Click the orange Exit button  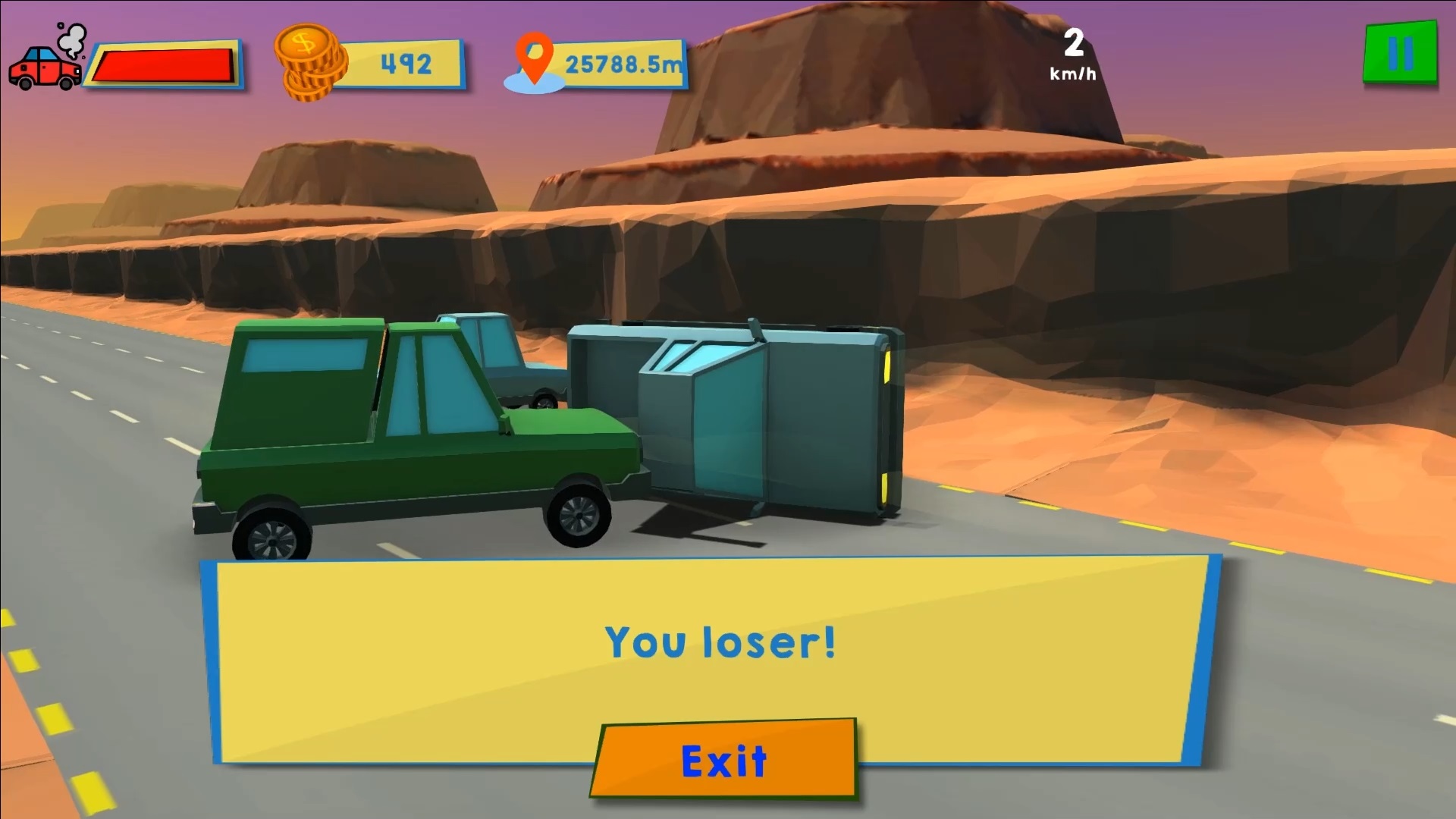point(724,759)
